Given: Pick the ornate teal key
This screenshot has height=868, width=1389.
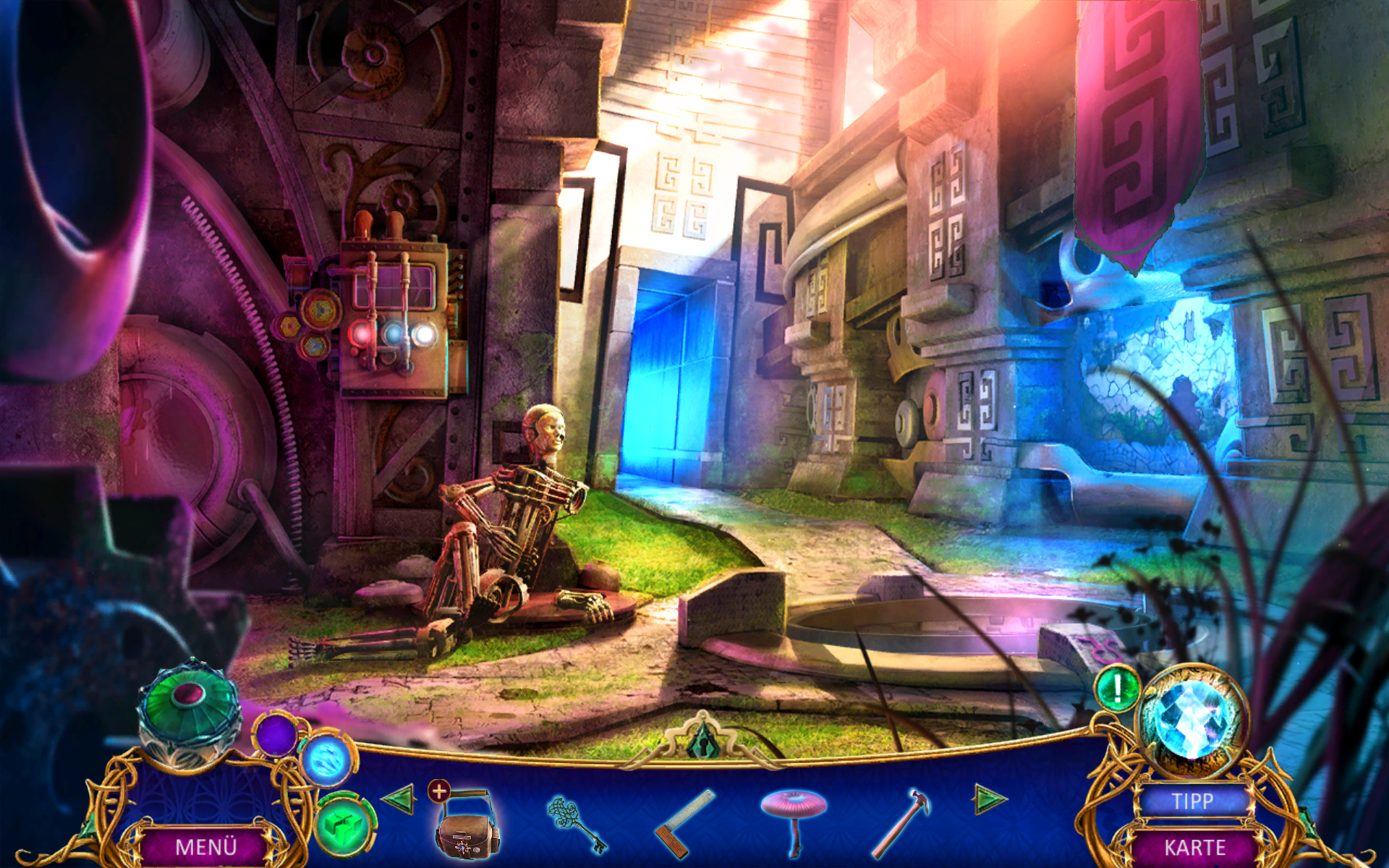Looking at the screenshot, I should (577, 825).
